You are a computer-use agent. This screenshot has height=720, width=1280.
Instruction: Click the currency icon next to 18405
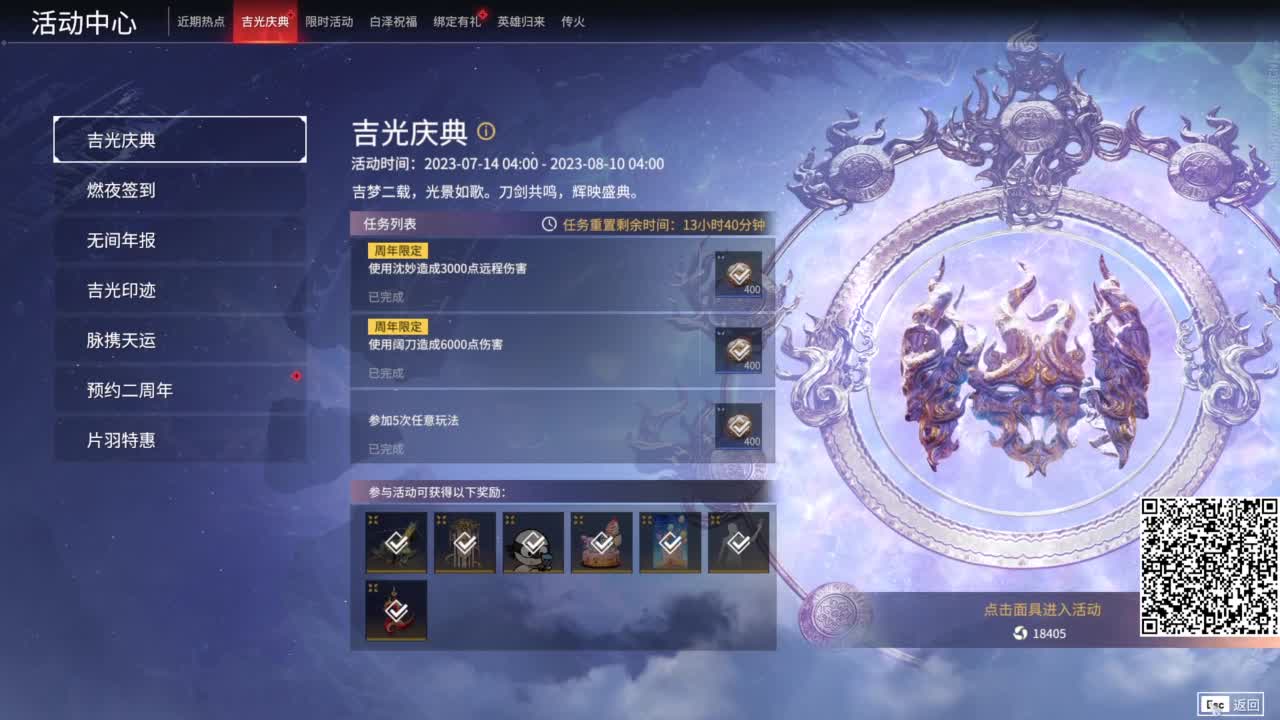click(x=1019, y=632)
